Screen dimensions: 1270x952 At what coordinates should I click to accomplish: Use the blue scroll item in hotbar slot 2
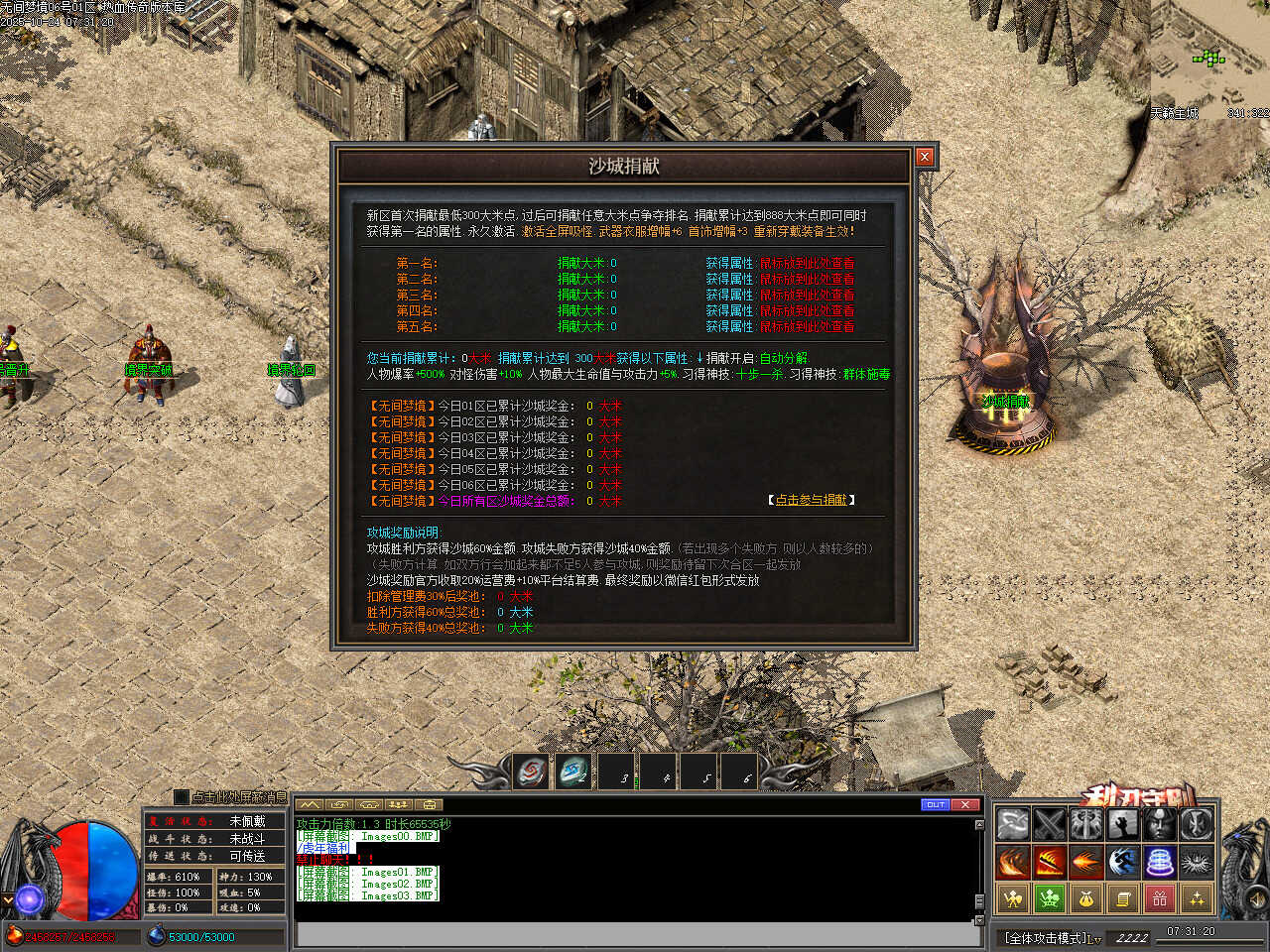(x=573, y=772)
